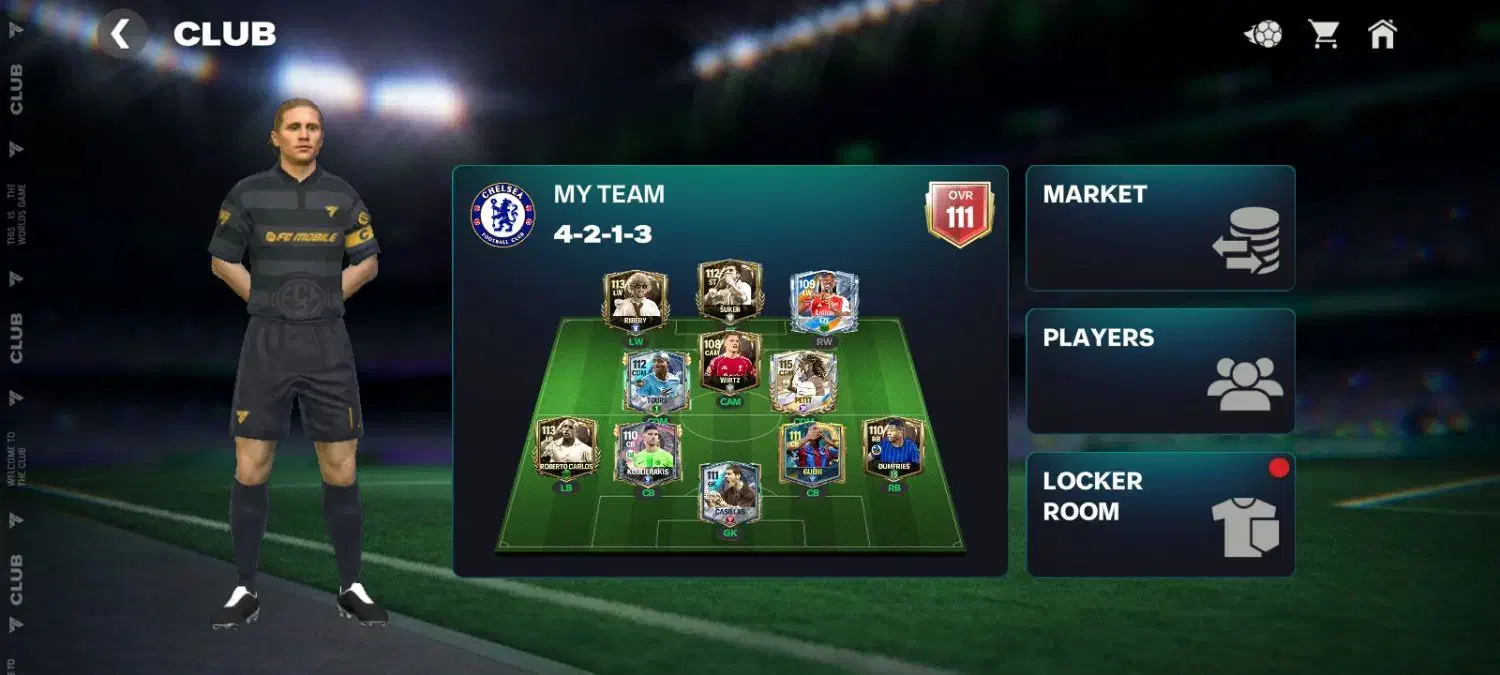Return to the home screen icon

1381,34
